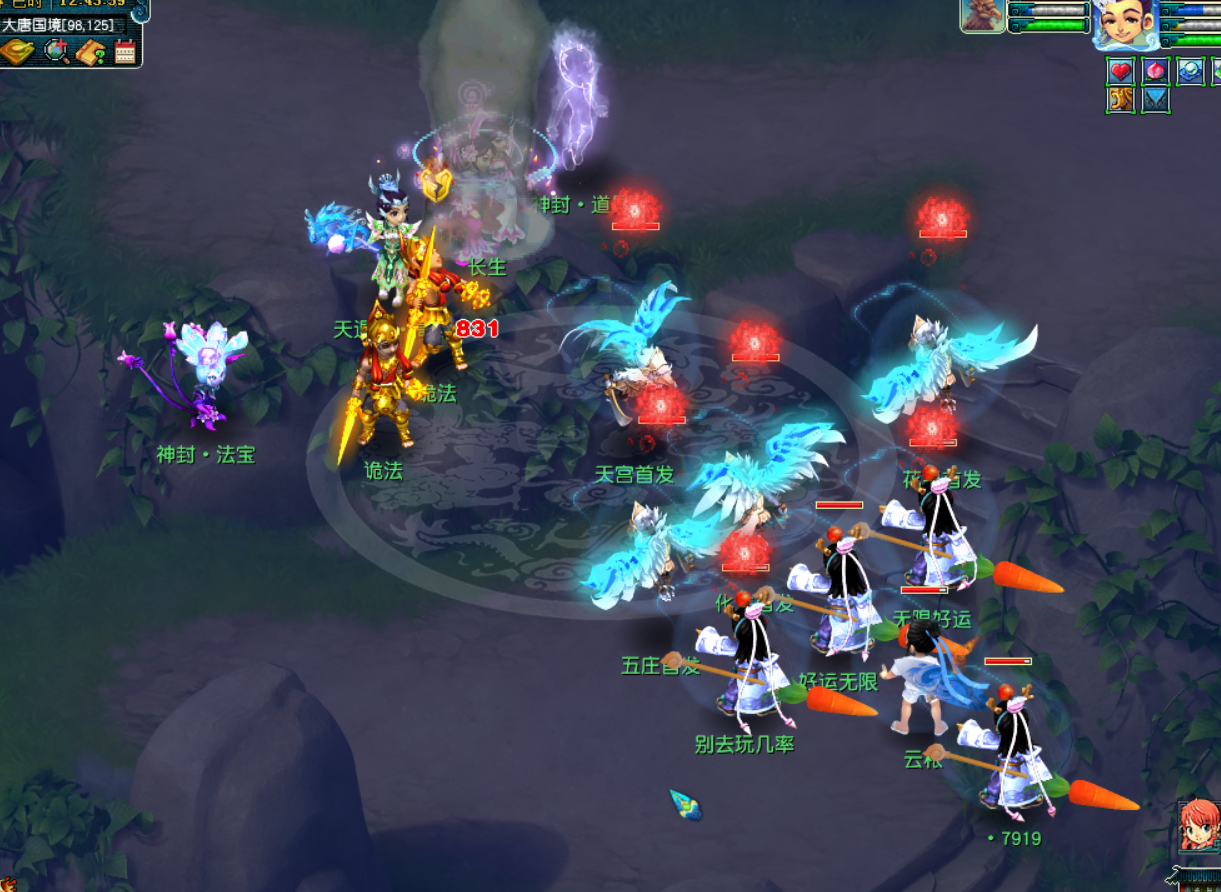Select the pet creature portrait
This screenshot has height=892, width=1221.
[983, 17]
